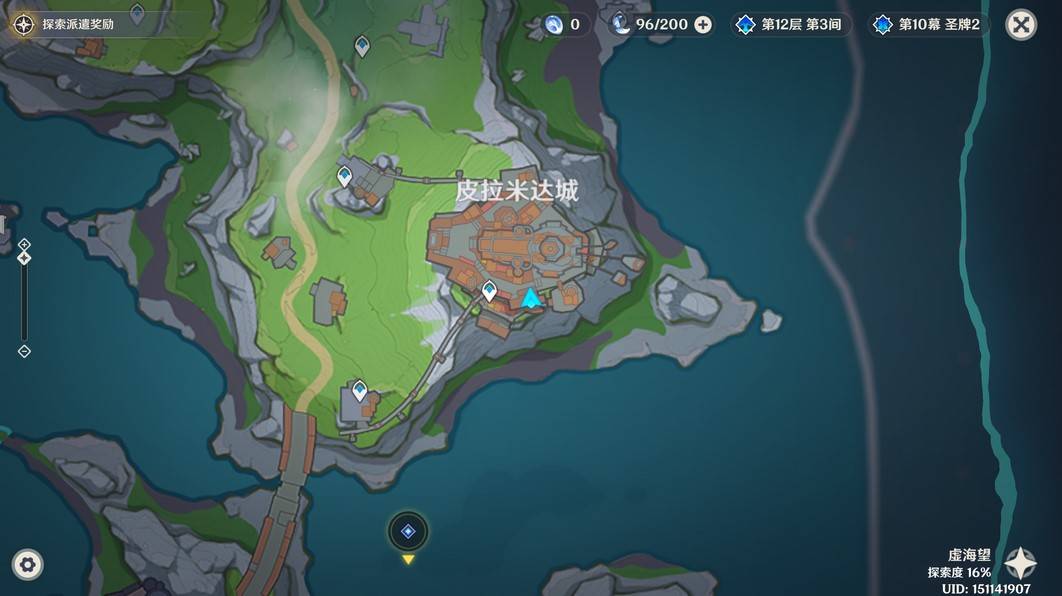The height and width of the screenshot is (596, 1062).
Task: Open the region switcher star next to 虚海望
Action: 1020,564
